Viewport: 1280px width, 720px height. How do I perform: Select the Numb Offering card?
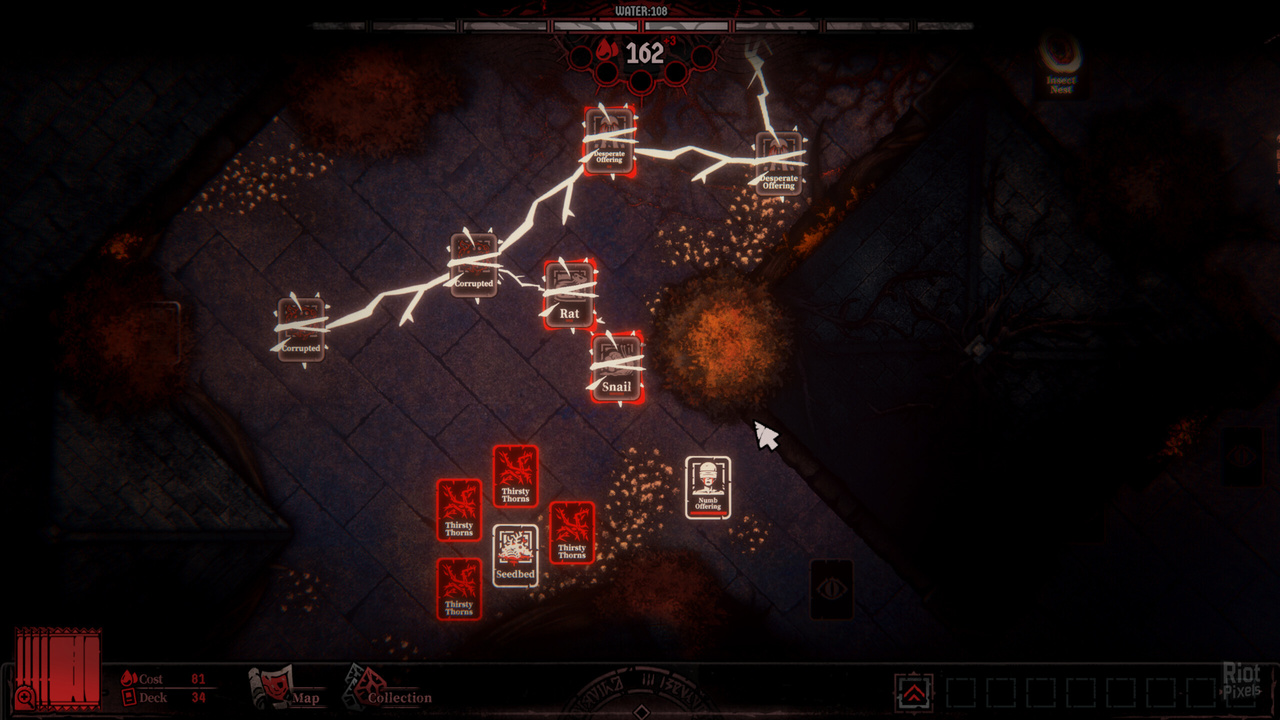tap(708, 488)
